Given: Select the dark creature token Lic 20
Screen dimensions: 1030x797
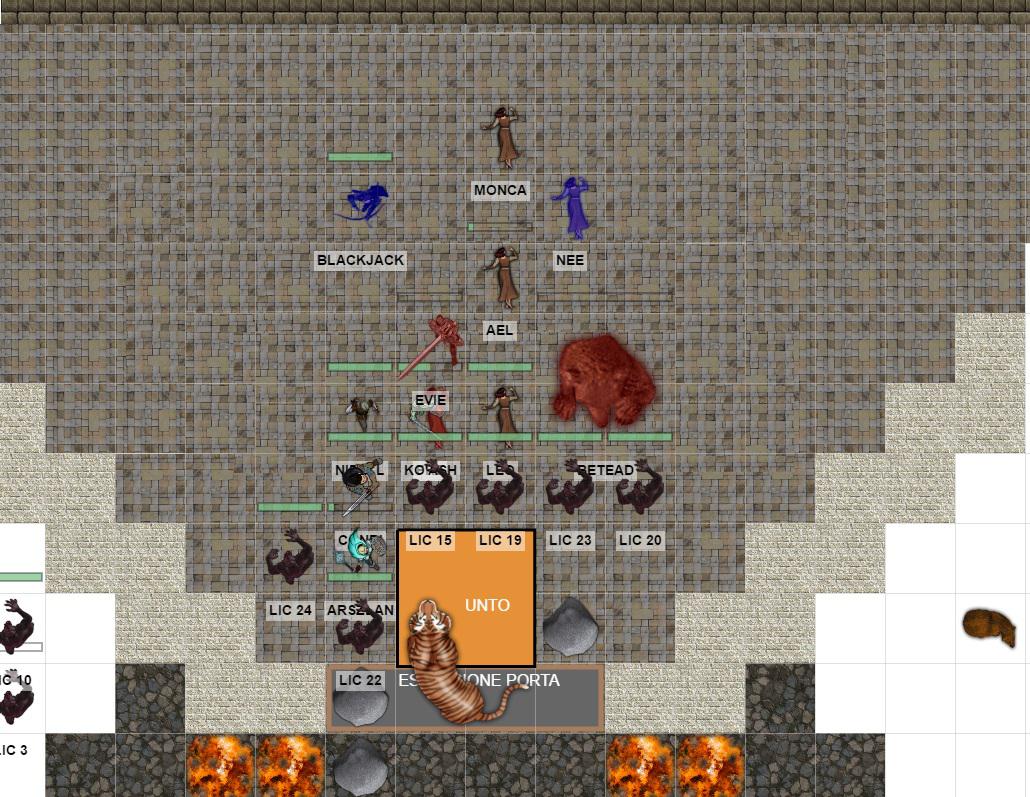Looking at the screenshot, I should 640,488.
